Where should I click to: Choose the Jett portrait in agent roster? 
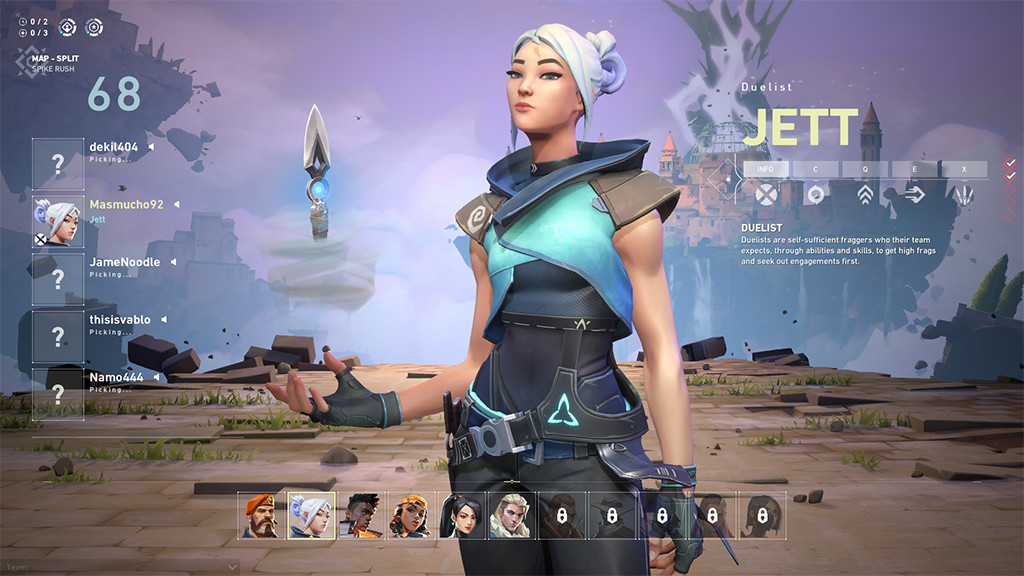(312, 516)
